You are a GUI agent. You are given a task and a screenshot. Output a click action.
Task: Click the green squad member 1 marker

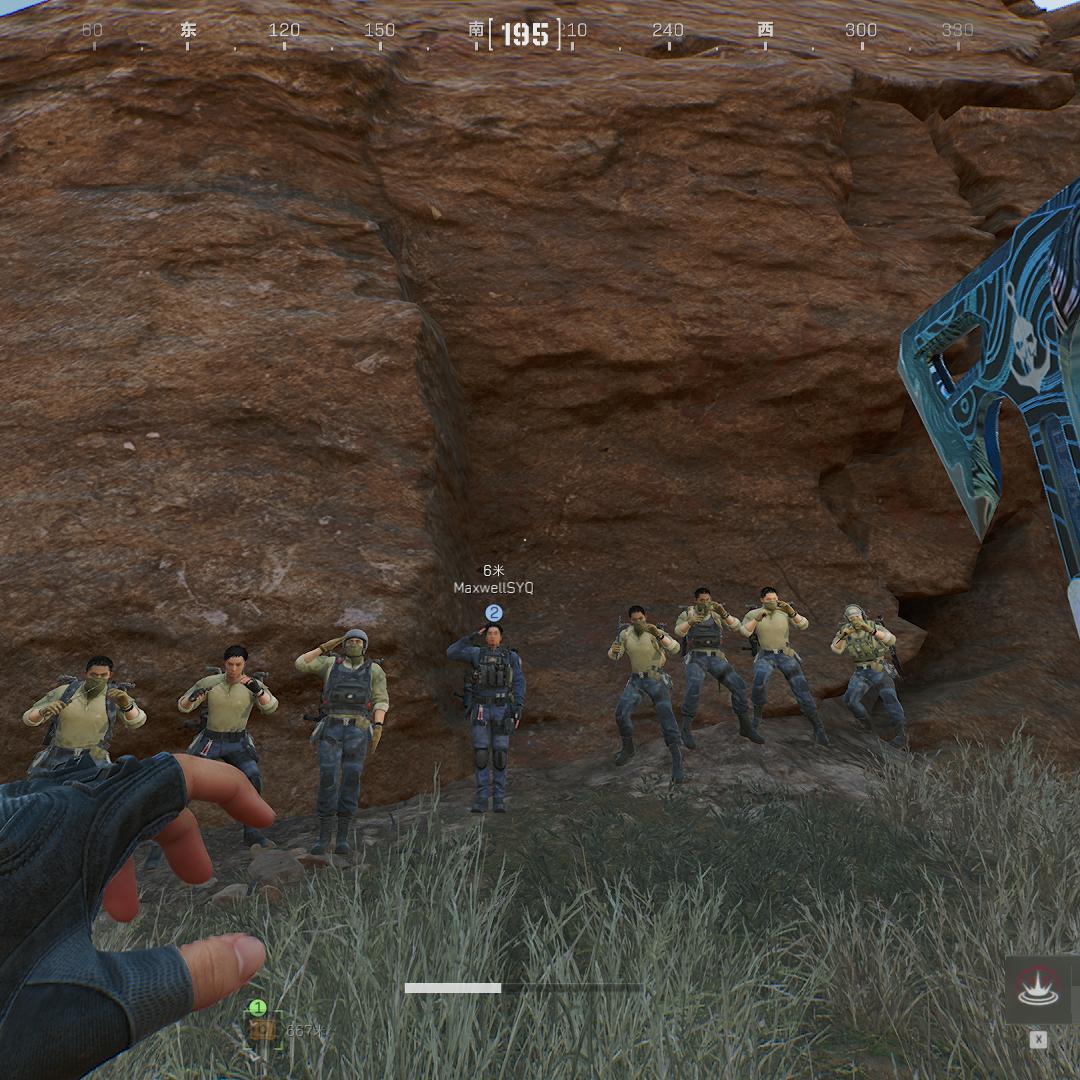258,1008
